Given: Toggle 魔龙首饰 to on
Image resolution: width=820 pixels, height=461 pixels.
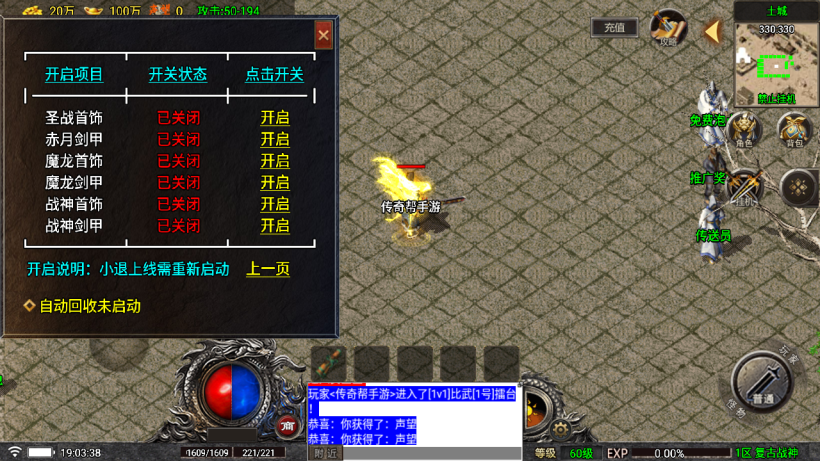Looking at the screenshot, I should pyautogui.click(x=275, y=161).
